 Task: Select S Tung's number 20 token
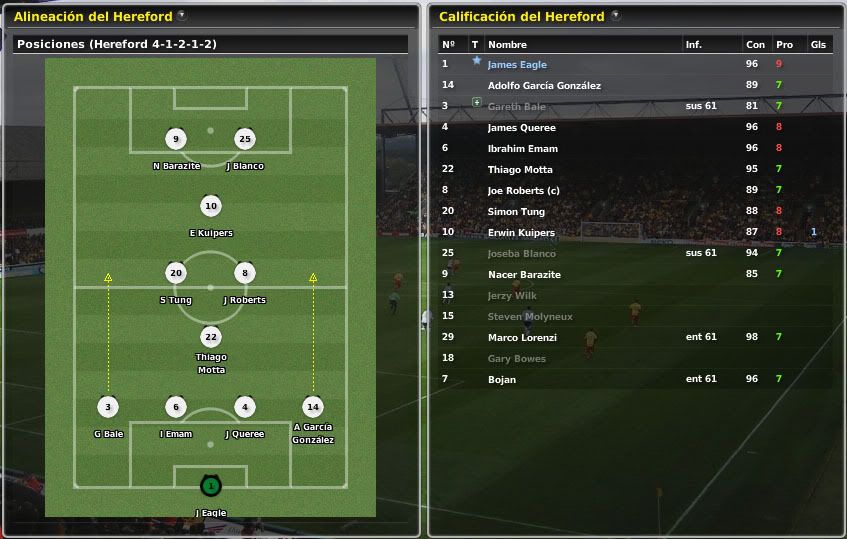point(176,273)
